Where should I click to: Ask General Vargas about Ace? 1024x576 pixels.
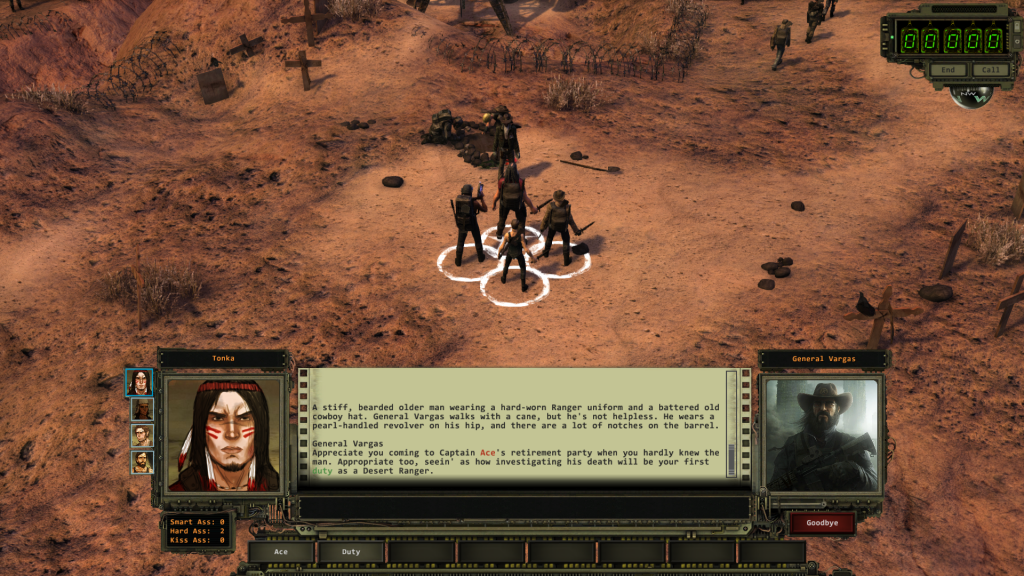coord(281,551)
